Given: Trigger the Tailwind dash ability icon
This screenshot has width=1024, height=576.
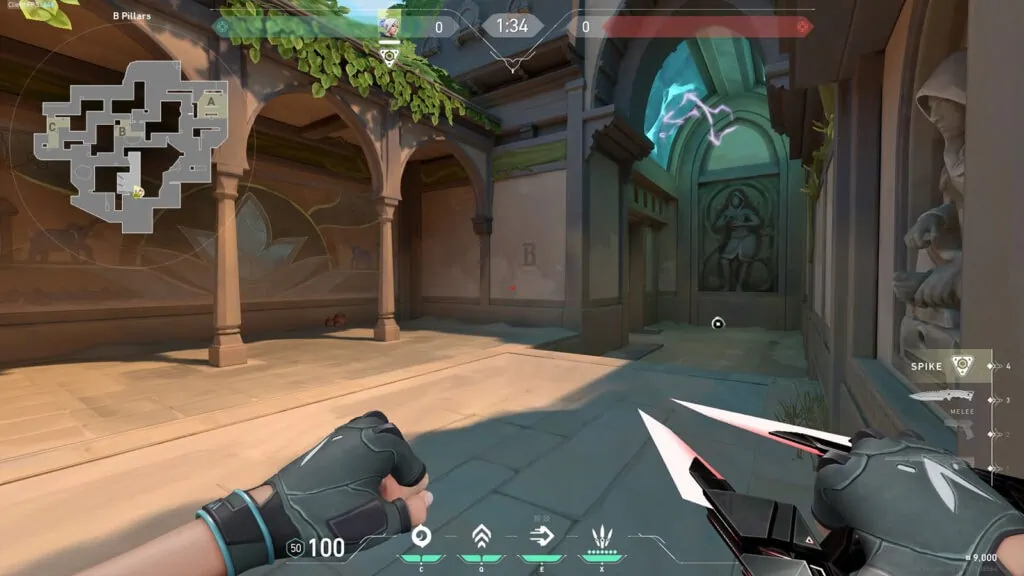Looking at the screenshot, I should click(x=542, y=537).
